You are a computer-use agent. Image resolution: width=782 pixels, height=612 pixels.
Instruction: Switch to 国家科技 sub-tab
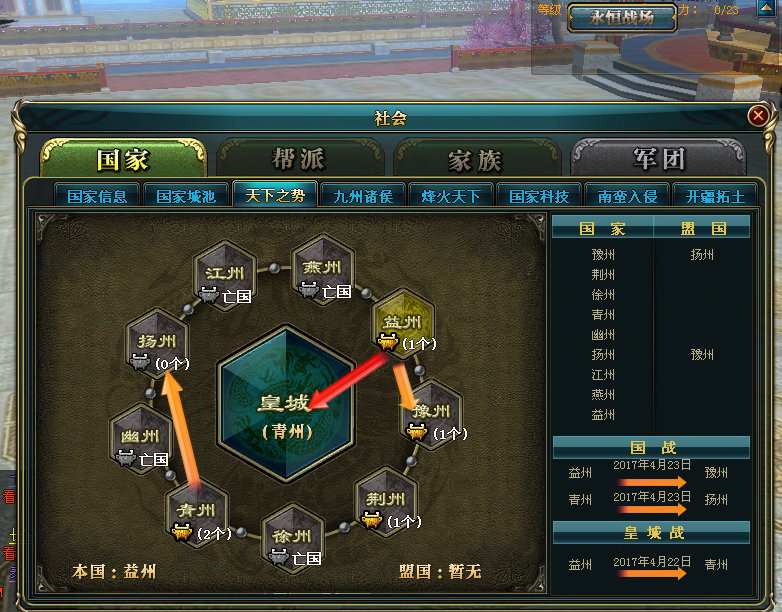click(x=539, y=196)
